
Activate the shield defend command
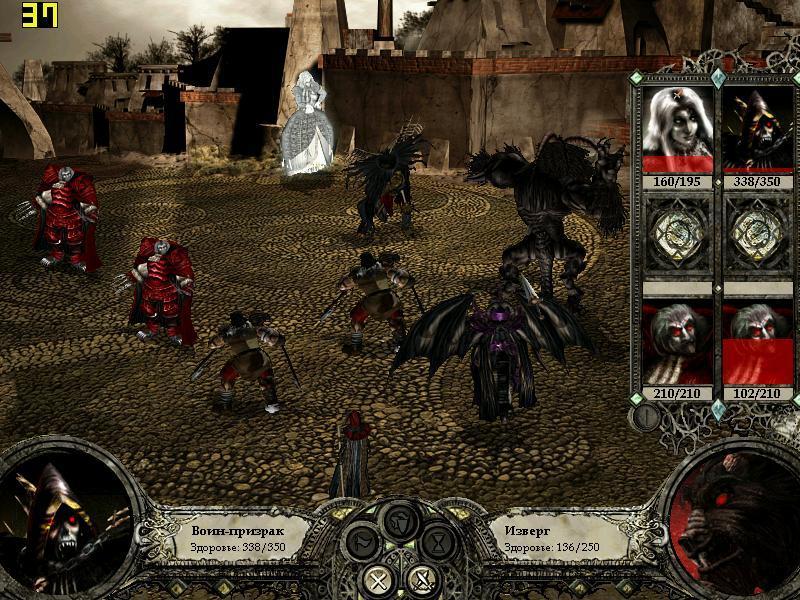pyautogui.click(x=400, y=520)
